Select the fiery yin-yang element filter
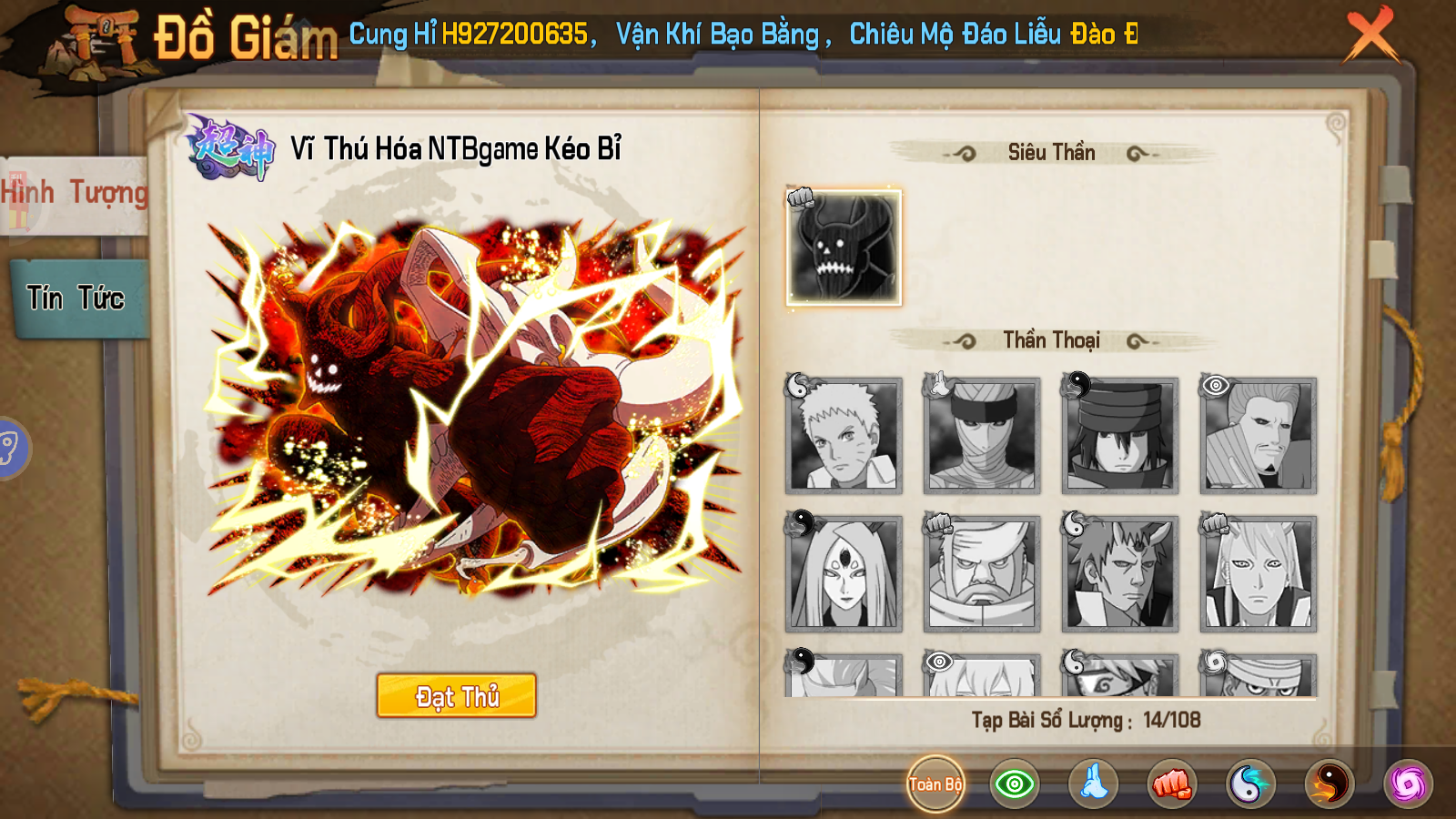 (1328, 785)
